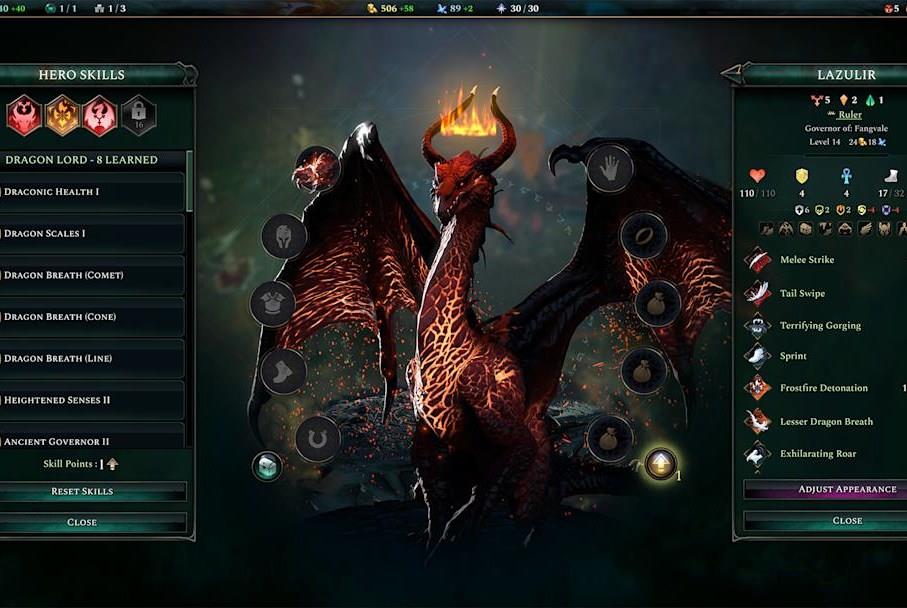The width and height of the screenshot is (907, 608).
Task: Select the ring equipment slot
Action: pyautogui.click(x=643, y=236)
